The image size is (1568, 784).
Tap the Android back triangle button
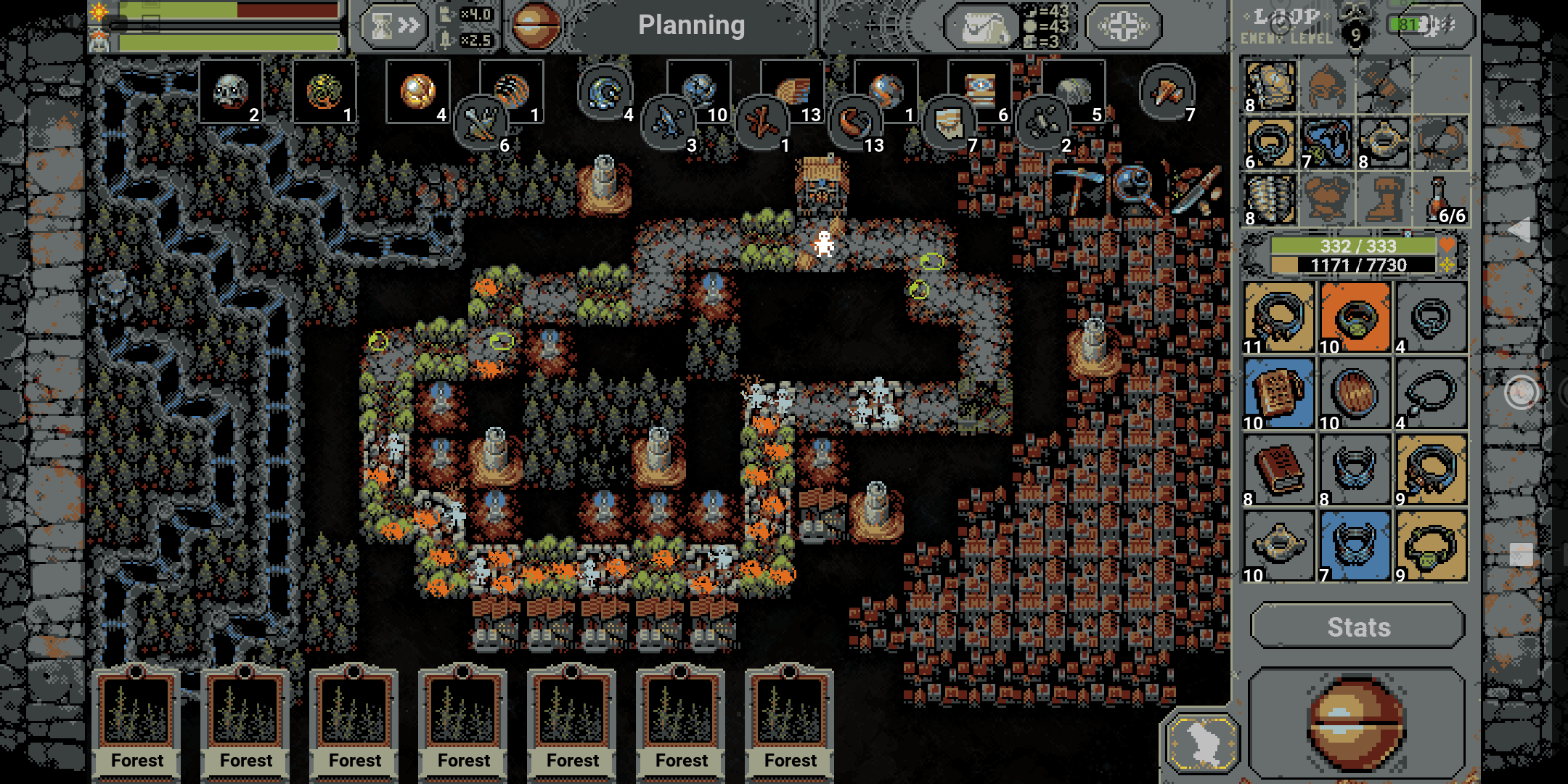point(1520,230)
